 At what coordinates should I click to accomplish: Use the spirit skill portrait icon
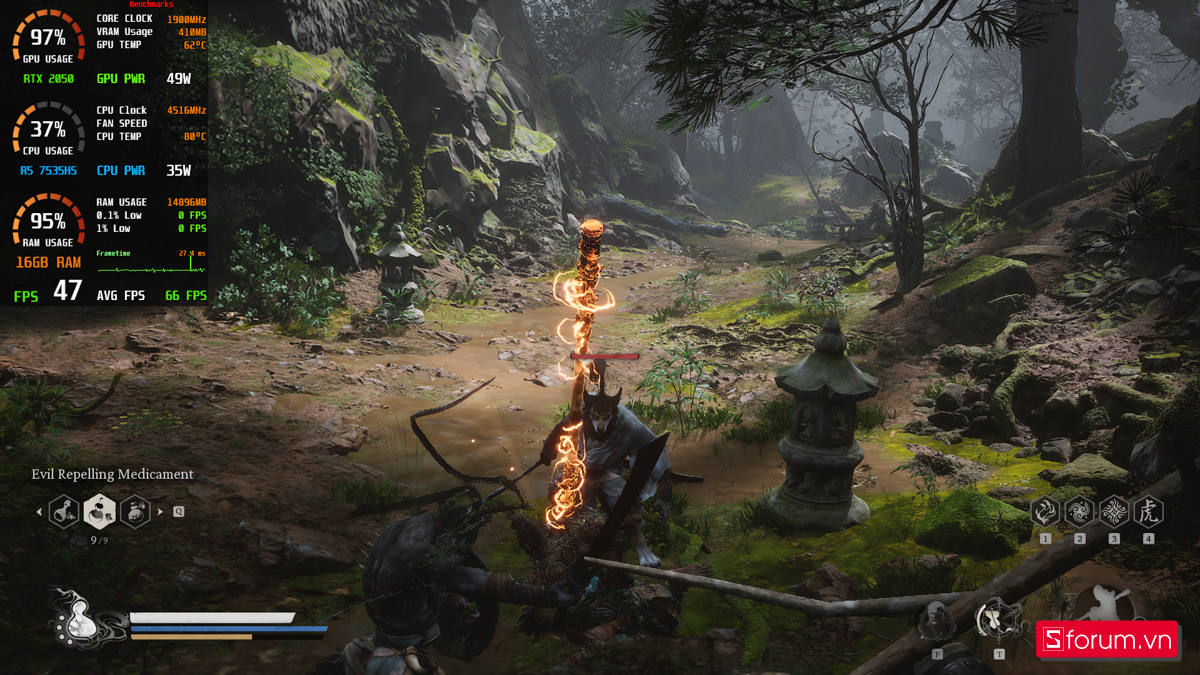(x=937, y=620)
